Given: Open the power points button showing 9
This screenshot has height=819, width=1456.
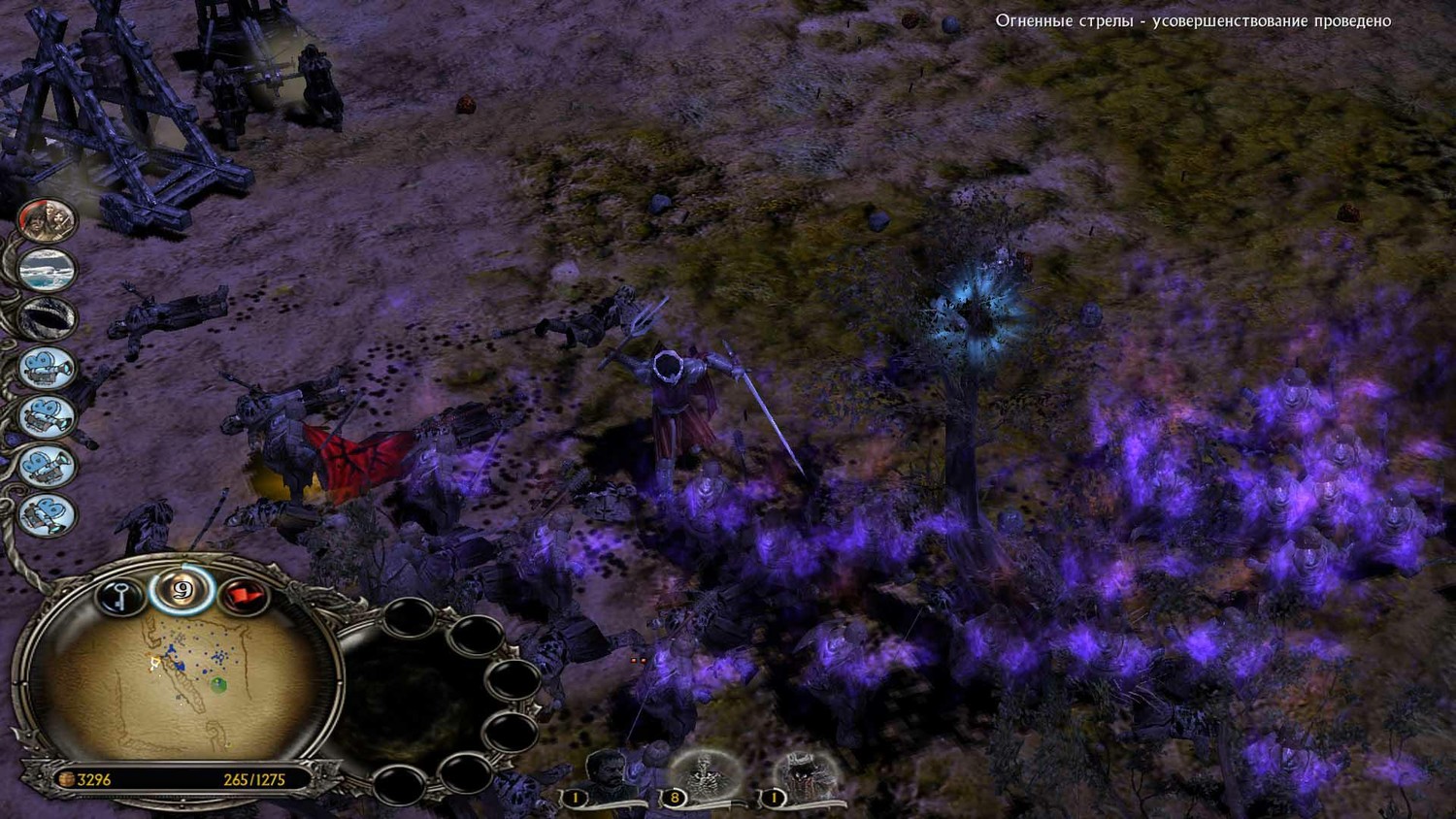Looking at the screenshot, I should pyautogui.click(x=182, y=590).
